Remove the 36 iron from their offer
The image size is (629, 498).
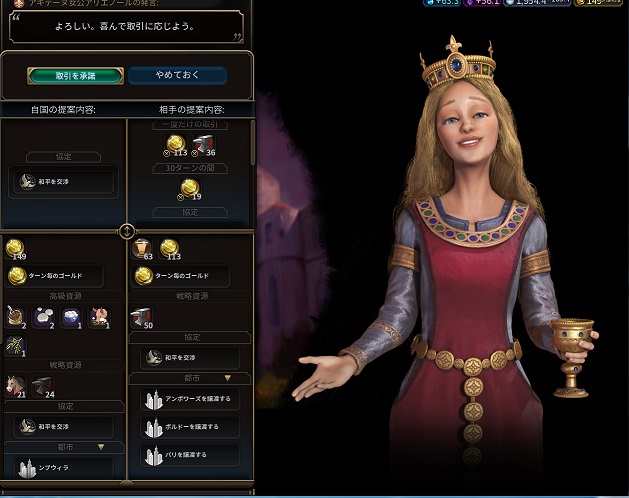pos(204,146)
